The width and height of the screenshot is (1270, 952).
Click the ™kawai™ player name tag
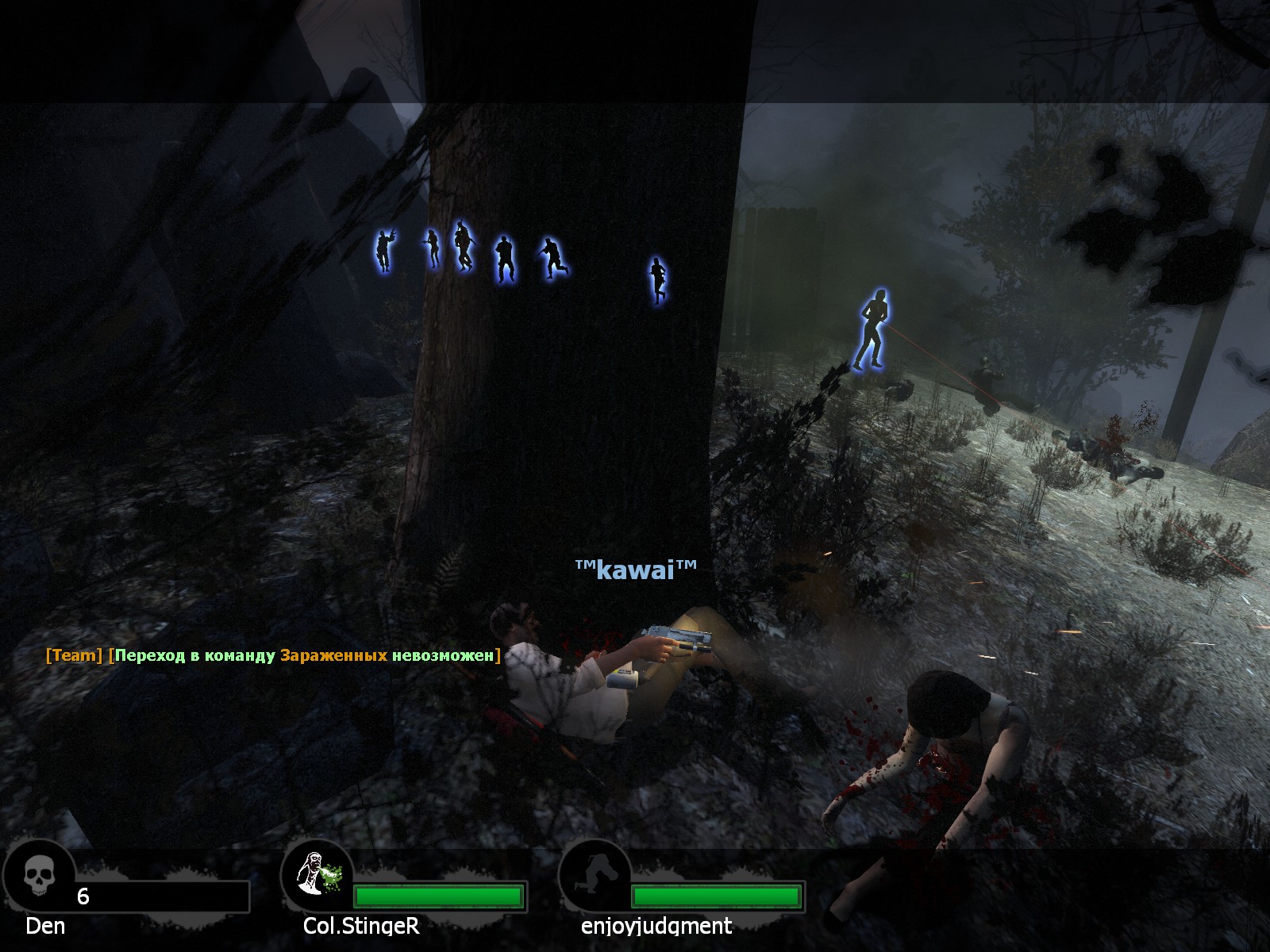point(635,569)
